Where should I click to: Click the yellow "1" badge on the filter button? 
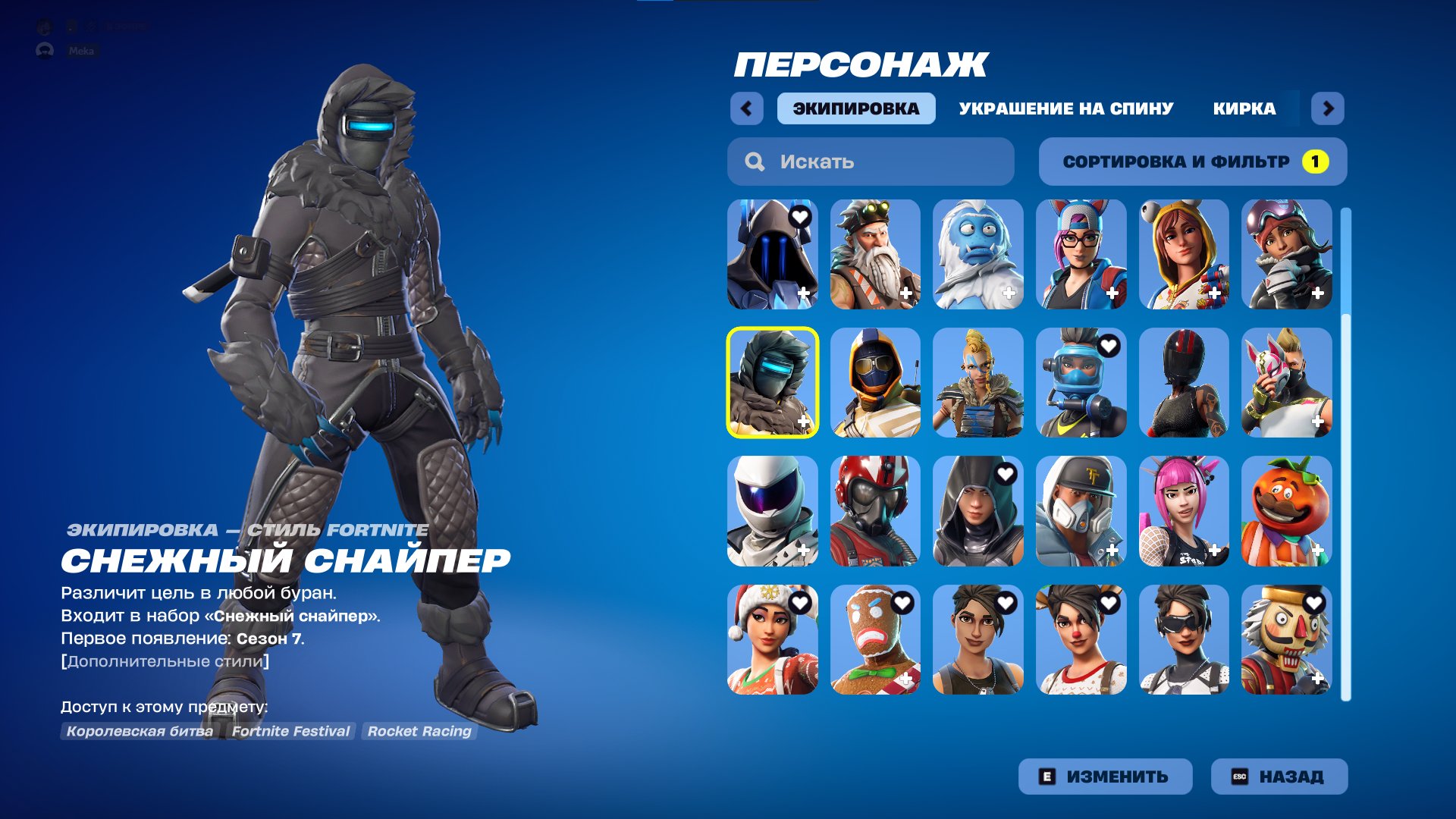pyautogui.click(x=1316, y=161)
